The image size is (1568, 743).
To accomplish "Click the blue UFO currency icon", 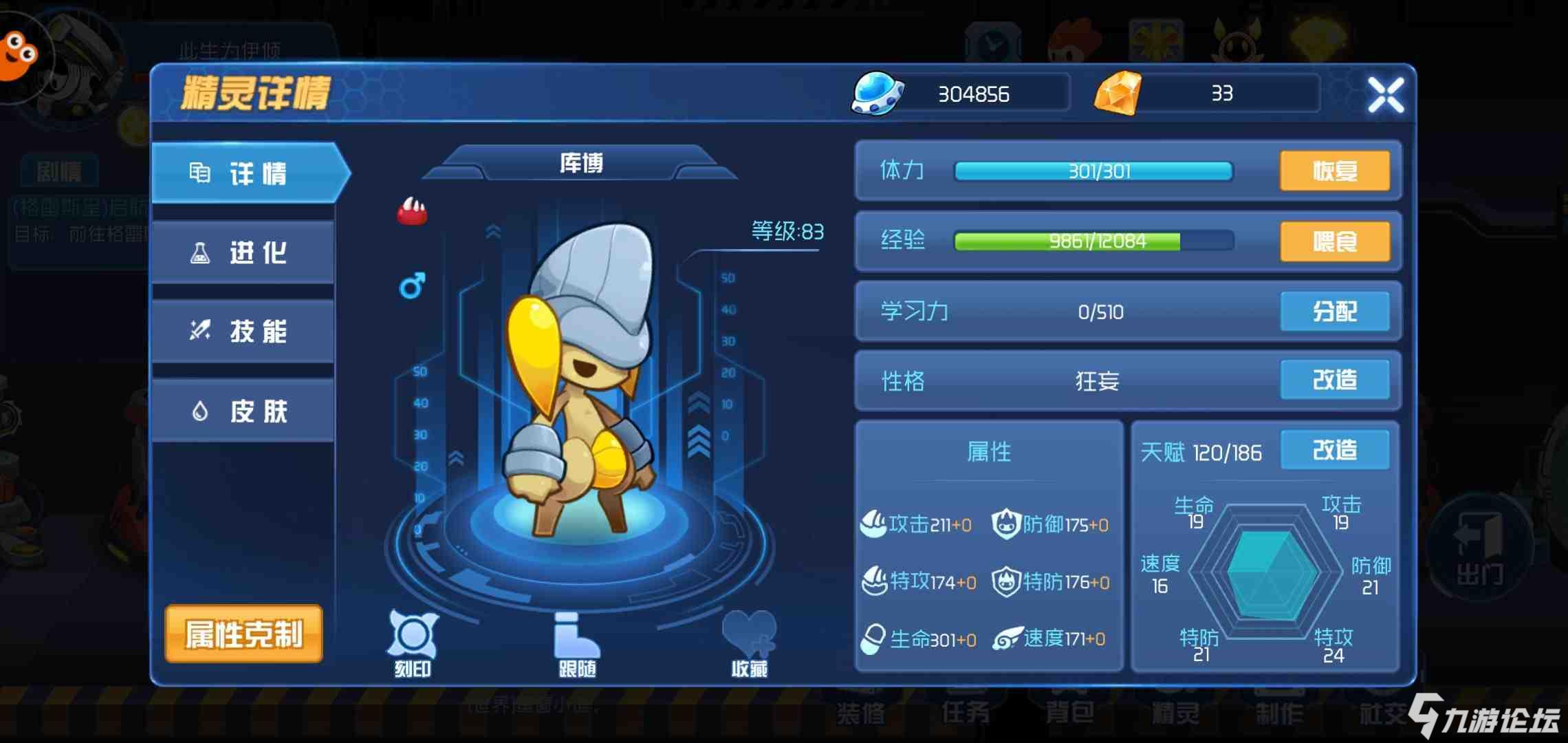I will click(876, 94).
